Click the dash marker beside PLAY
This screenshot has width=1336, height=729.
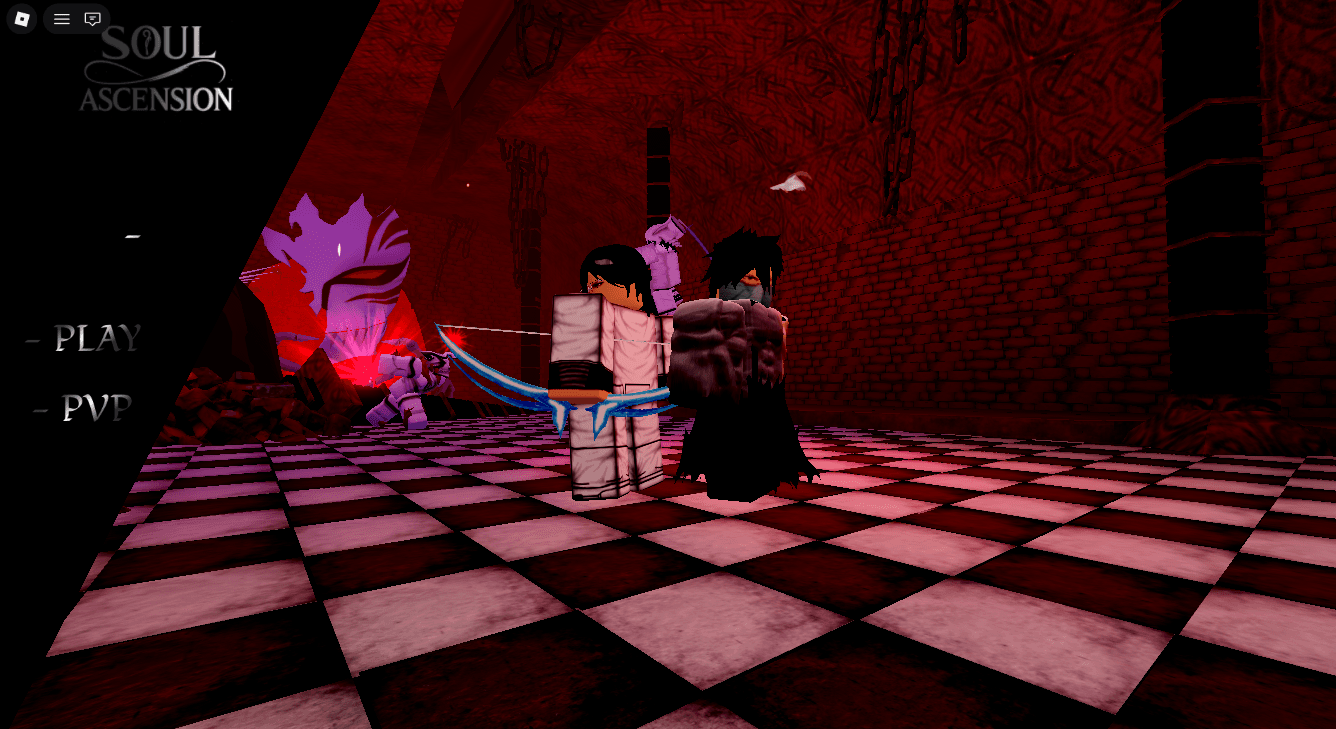(x=32, y=340)
